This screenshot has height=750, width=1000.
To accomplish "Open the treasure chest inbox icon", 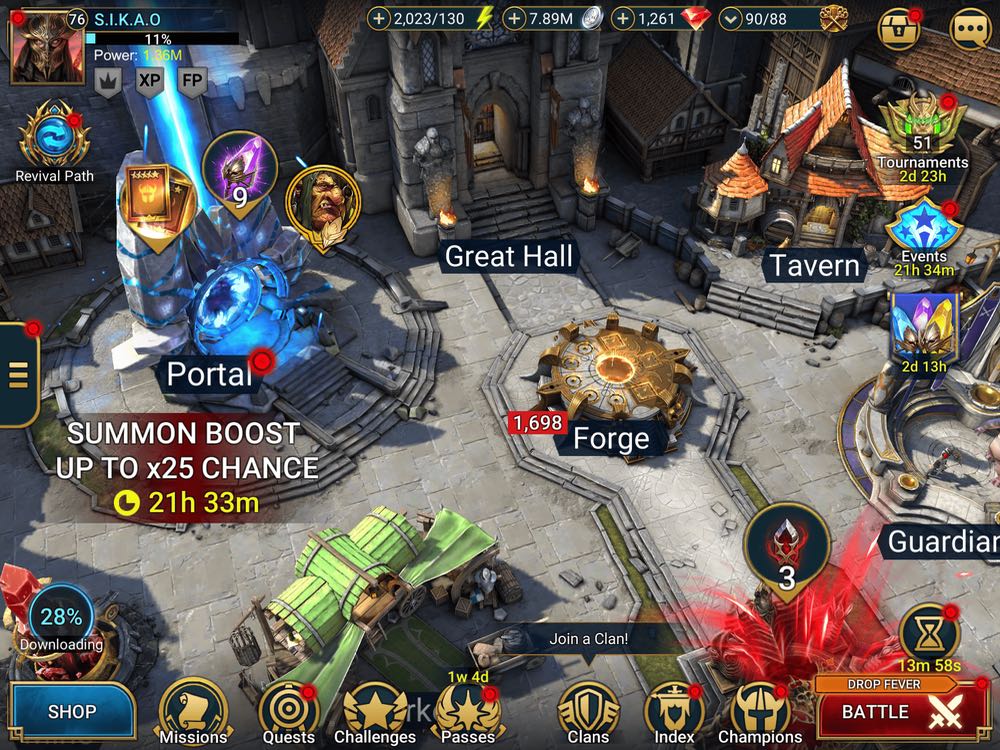I will point(898,29).
